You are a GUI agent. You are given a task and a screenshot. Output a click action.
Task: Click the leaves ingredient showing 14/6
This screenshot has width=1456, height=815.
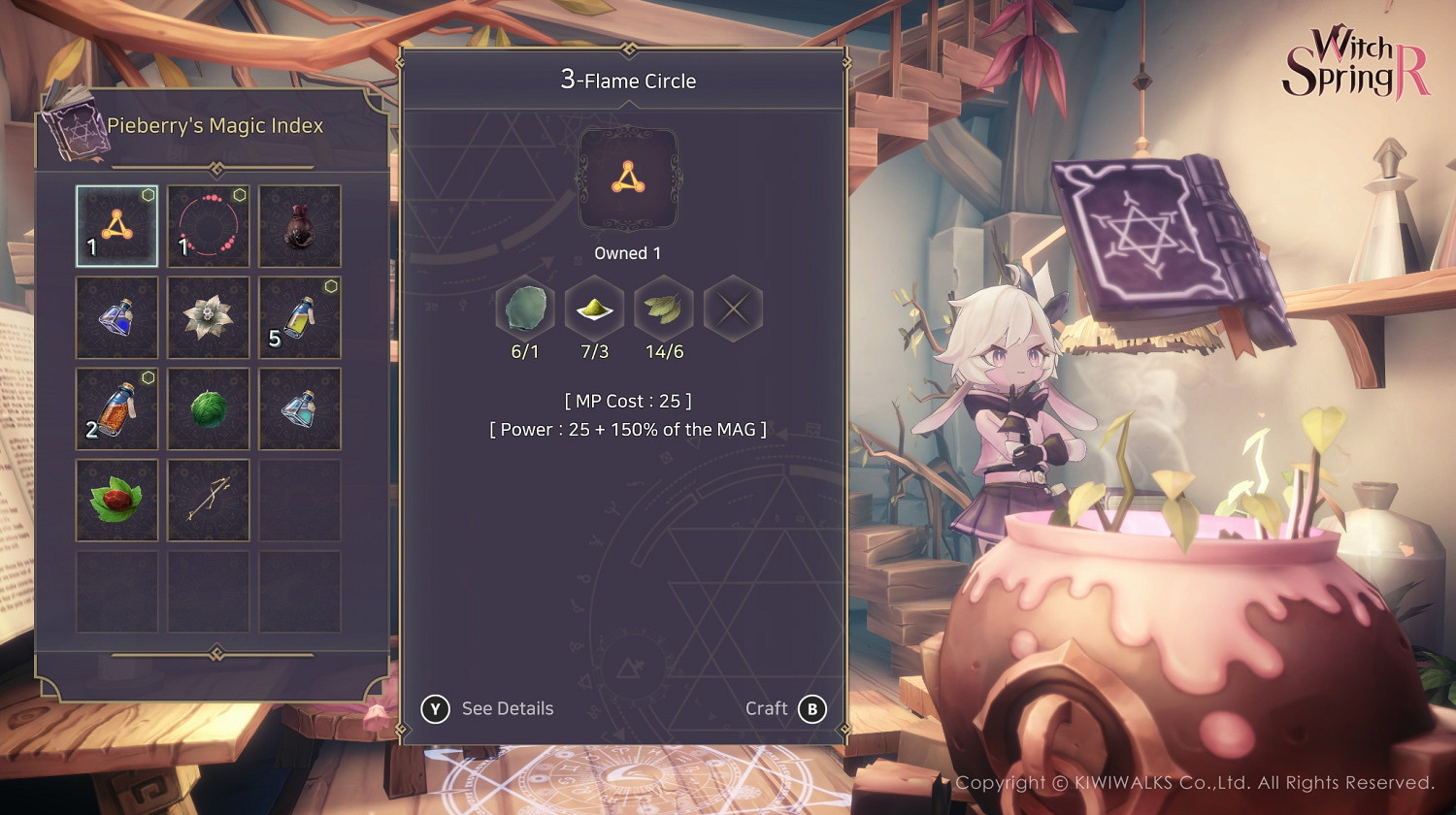click(x=664, y=308)
